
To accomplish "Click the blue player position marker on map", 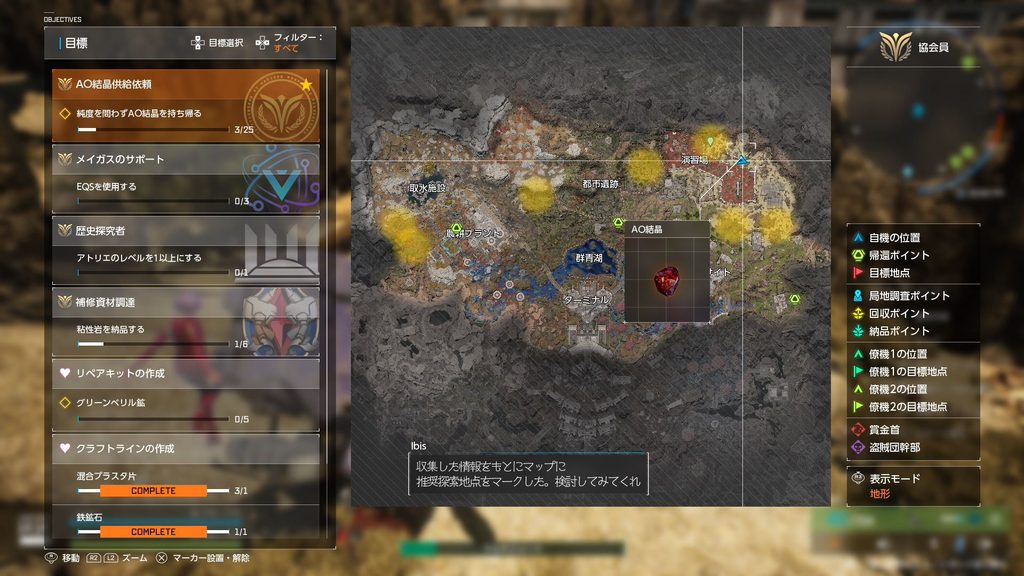I will (743, 160).
